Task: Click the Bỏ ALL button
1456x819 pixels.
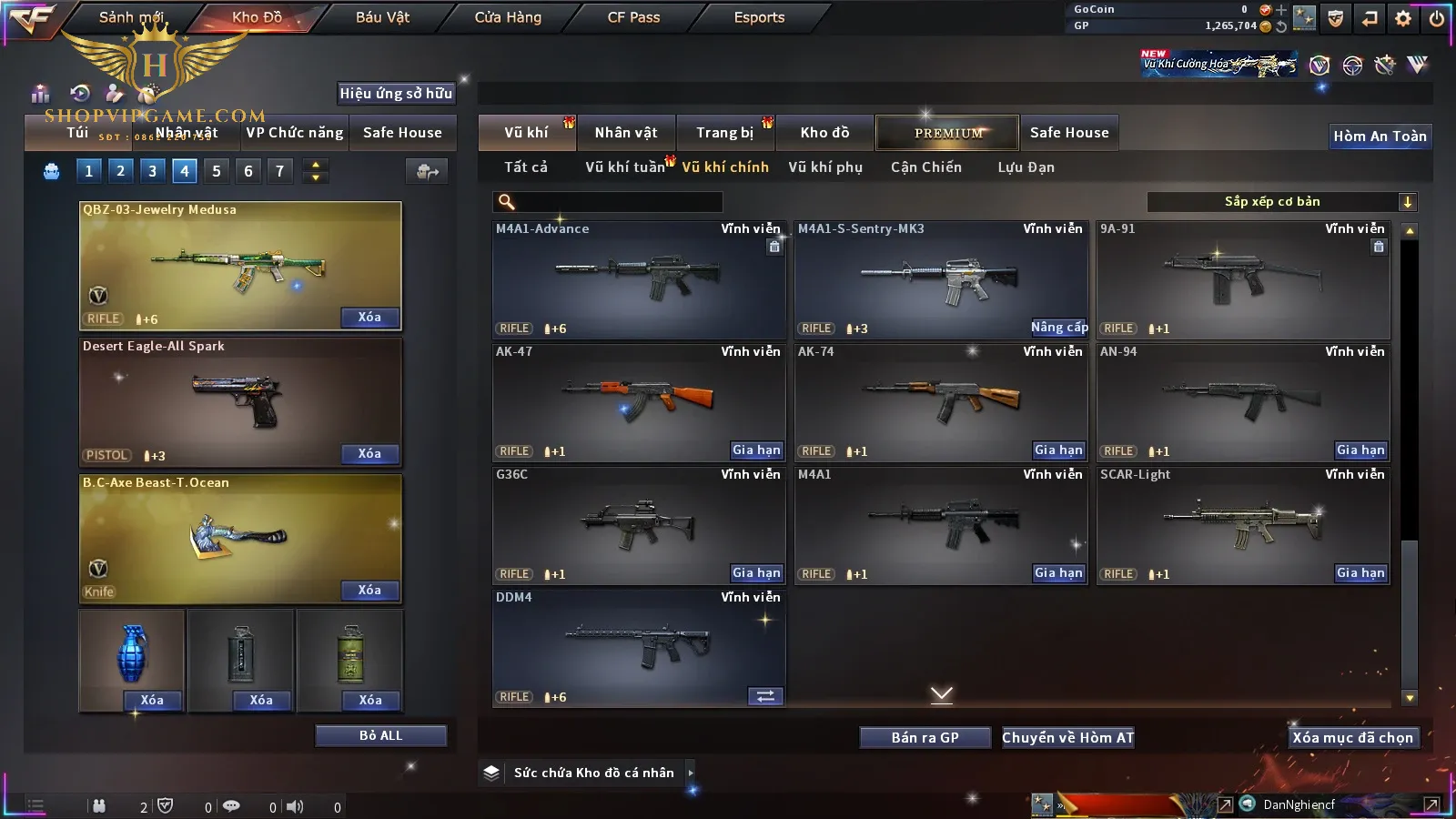Action: click(380, 735)
